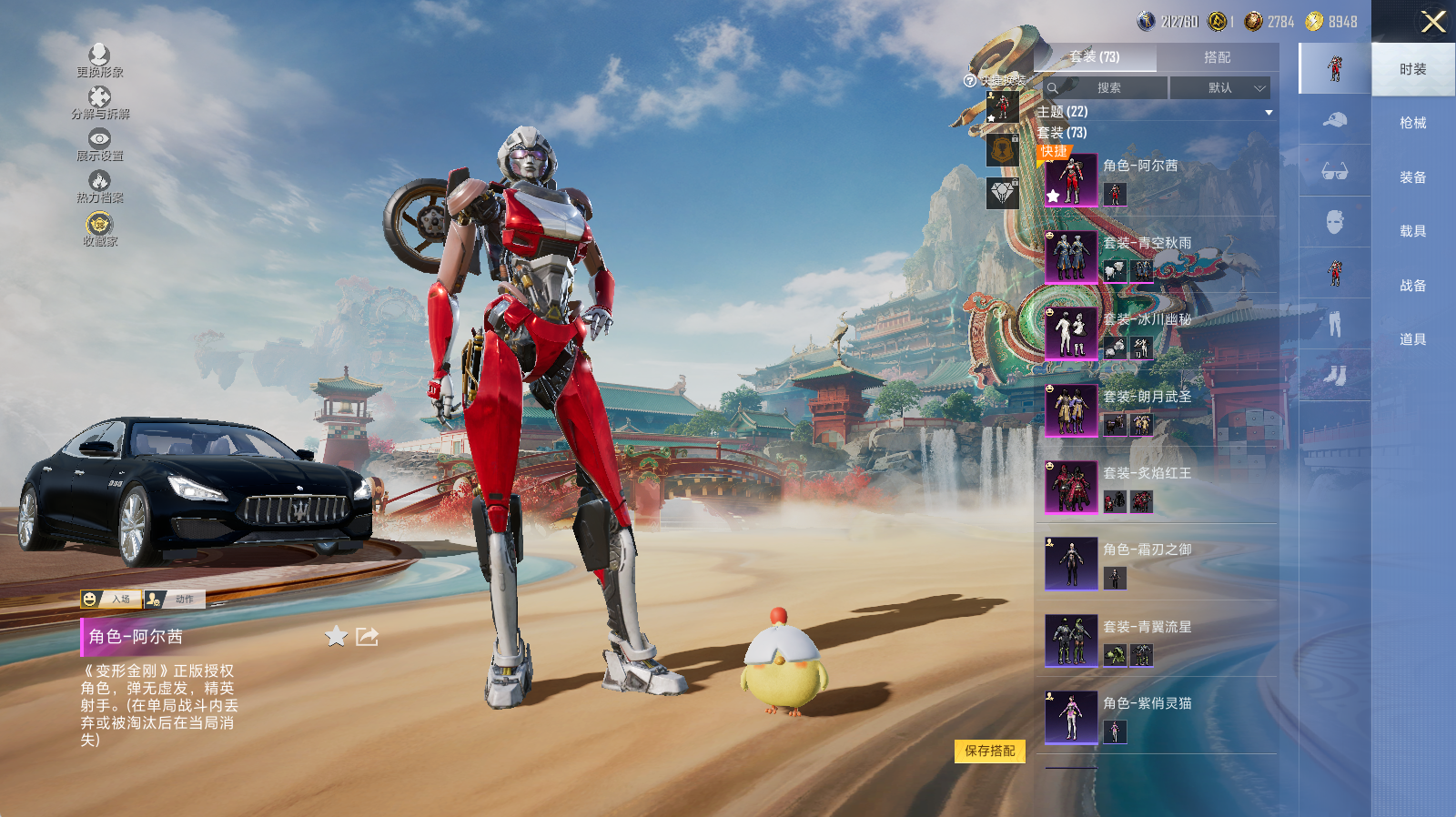The width and height of the screenshot is (1456, 817).
Task: Open the 默认 sort dropdown
Action: (x=1220, y=88)
